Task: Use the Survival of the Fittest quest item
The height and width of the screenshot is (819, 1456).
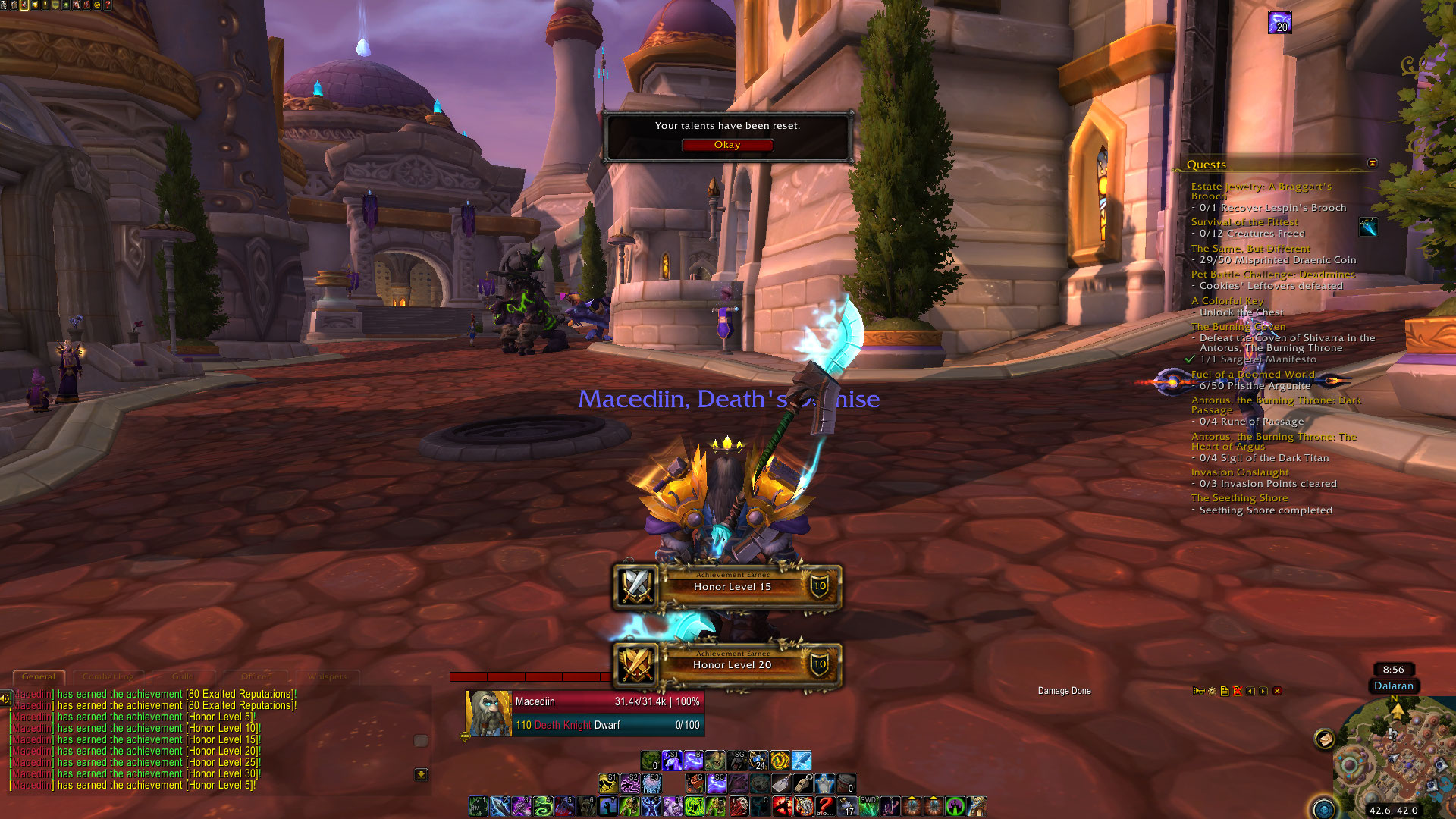Action: pyautogui.click(x=1368, y=227)
